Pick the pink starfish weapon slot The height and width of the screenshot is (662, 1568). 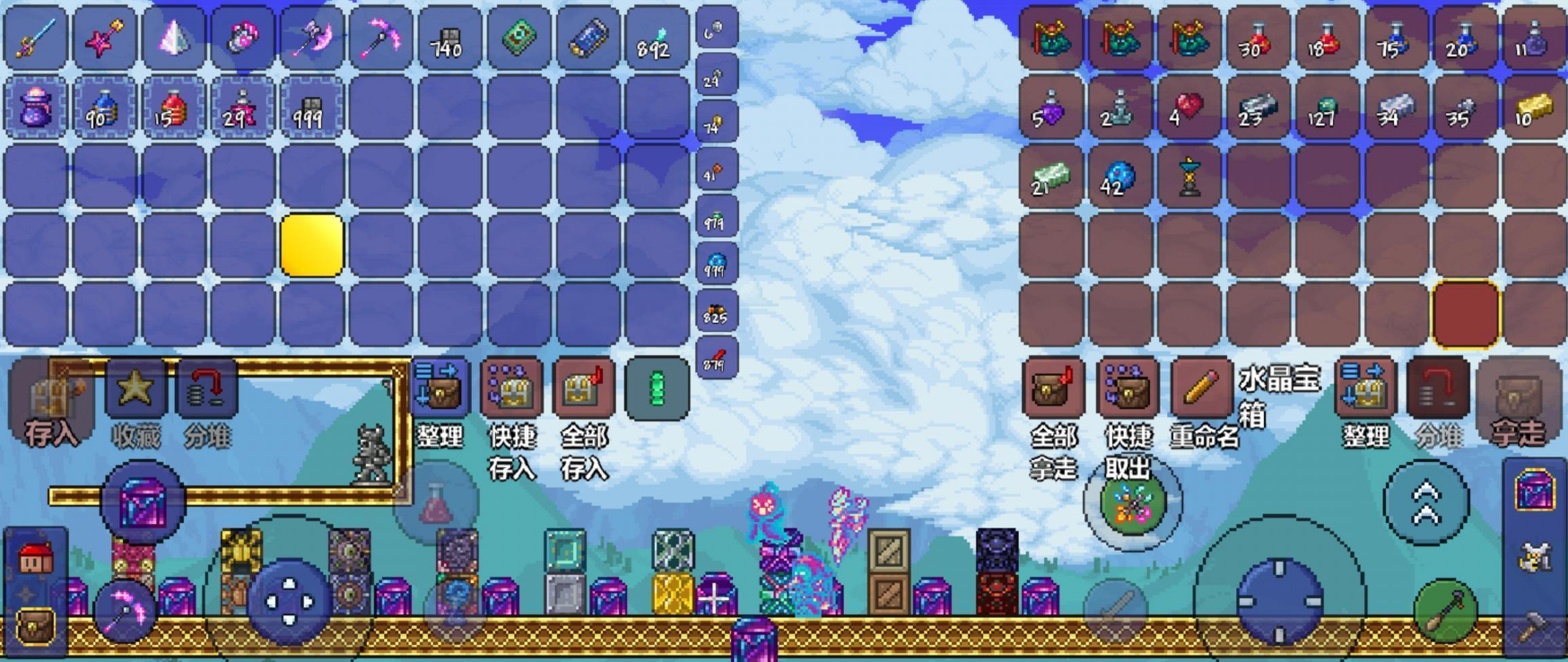coord(104,39)
